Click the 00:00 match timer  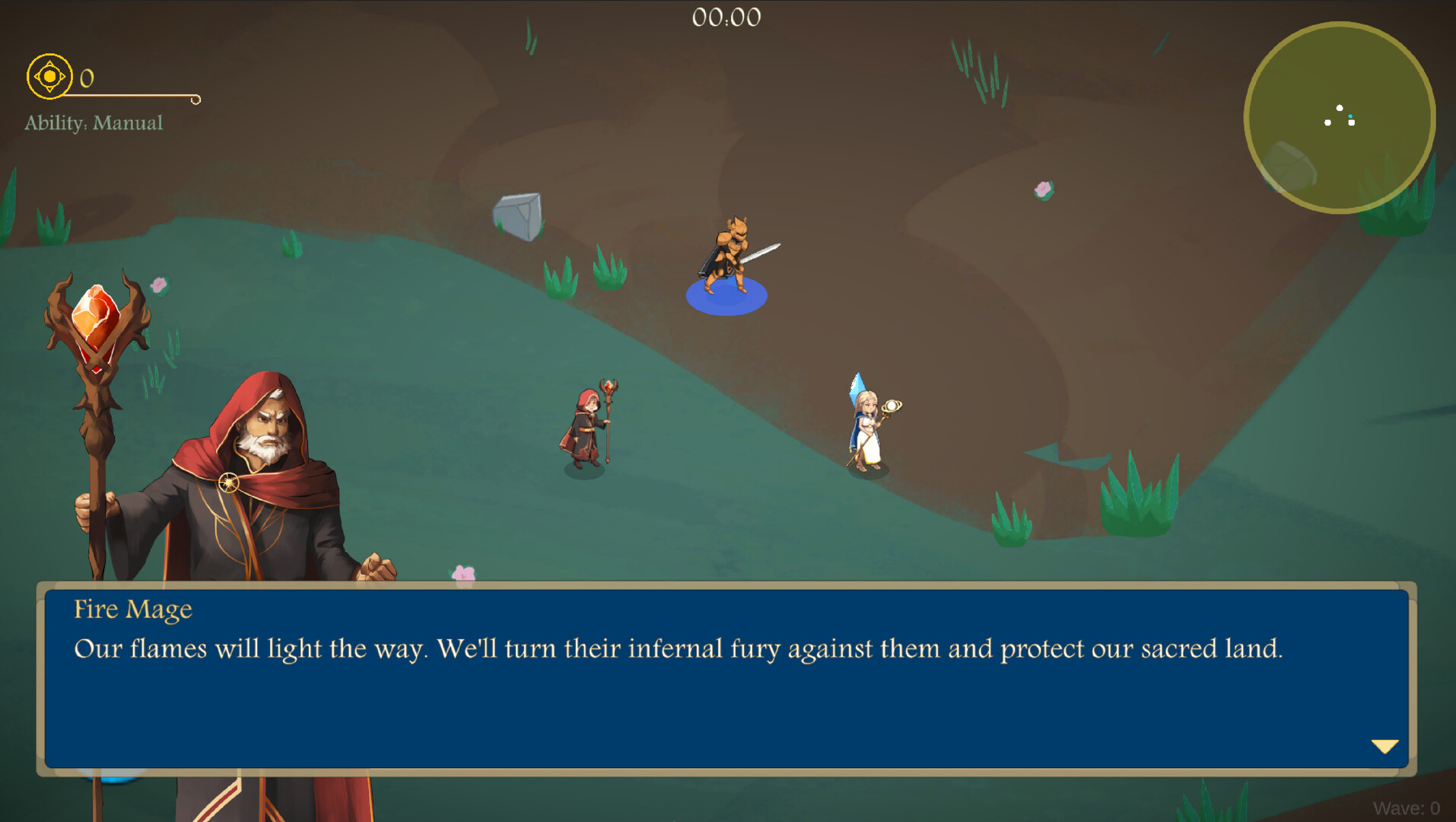click(x=726, y=17)
